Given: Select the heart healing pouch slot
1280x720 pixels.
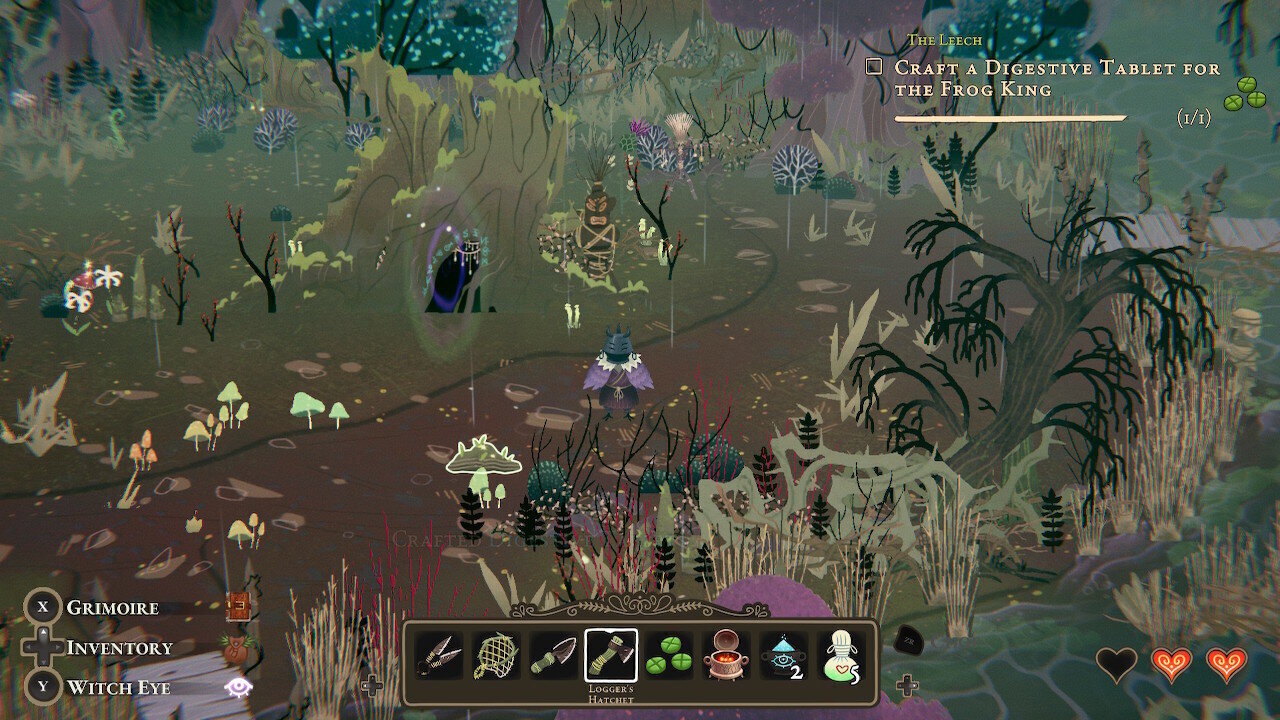Looking at the screenshot, I should click(x=840, y=655).
